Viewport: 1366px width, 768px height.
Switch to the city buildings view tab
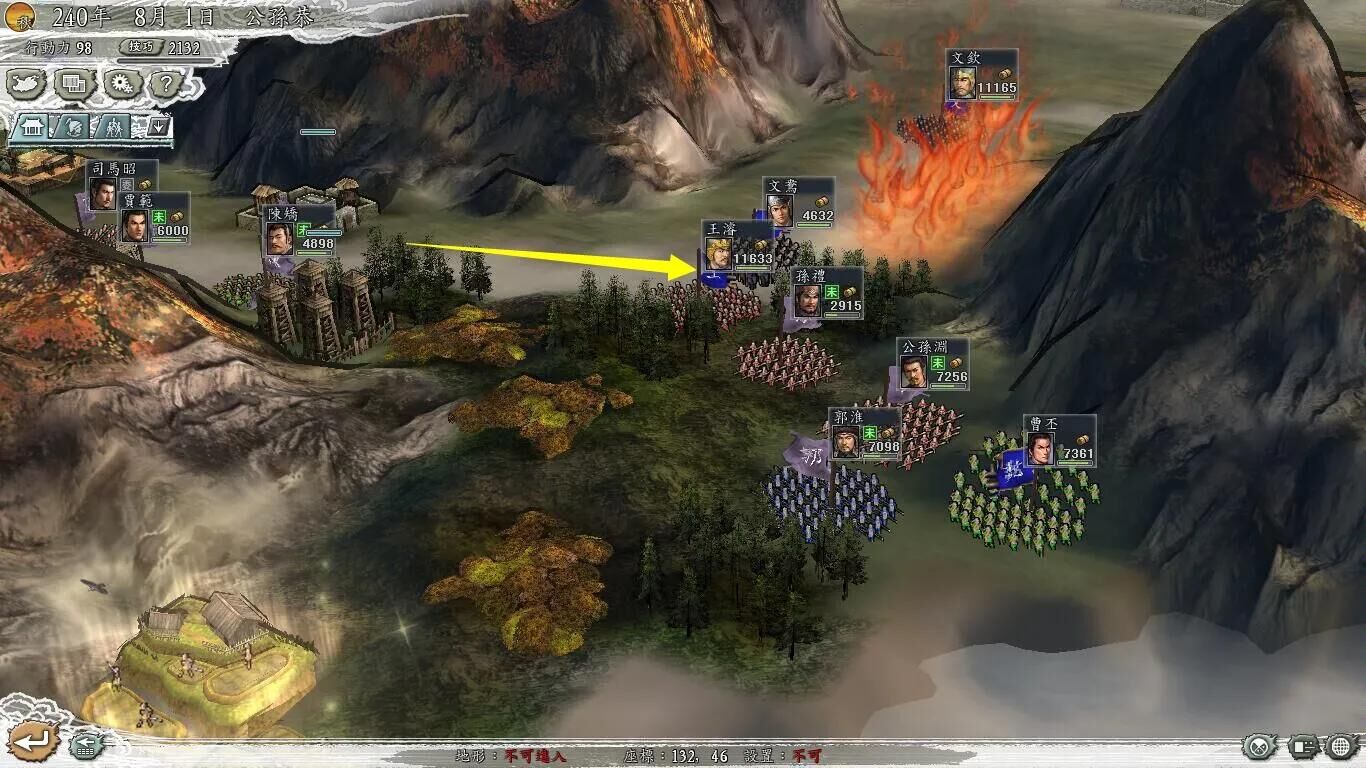[31, 127]
